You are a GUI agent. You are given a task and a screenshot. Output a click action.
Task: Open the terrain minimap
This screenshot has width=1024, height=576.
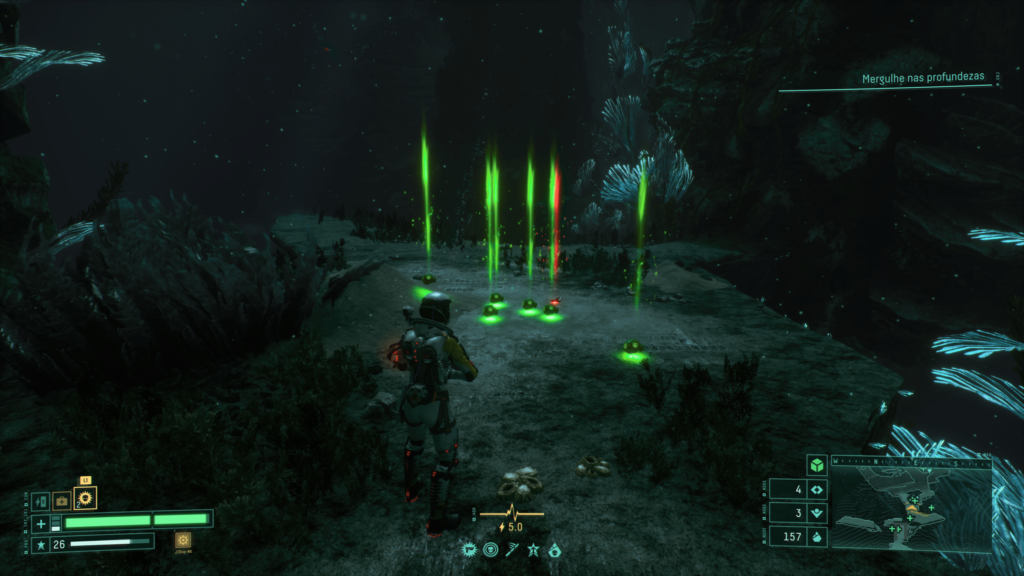(x=911, y=510)
